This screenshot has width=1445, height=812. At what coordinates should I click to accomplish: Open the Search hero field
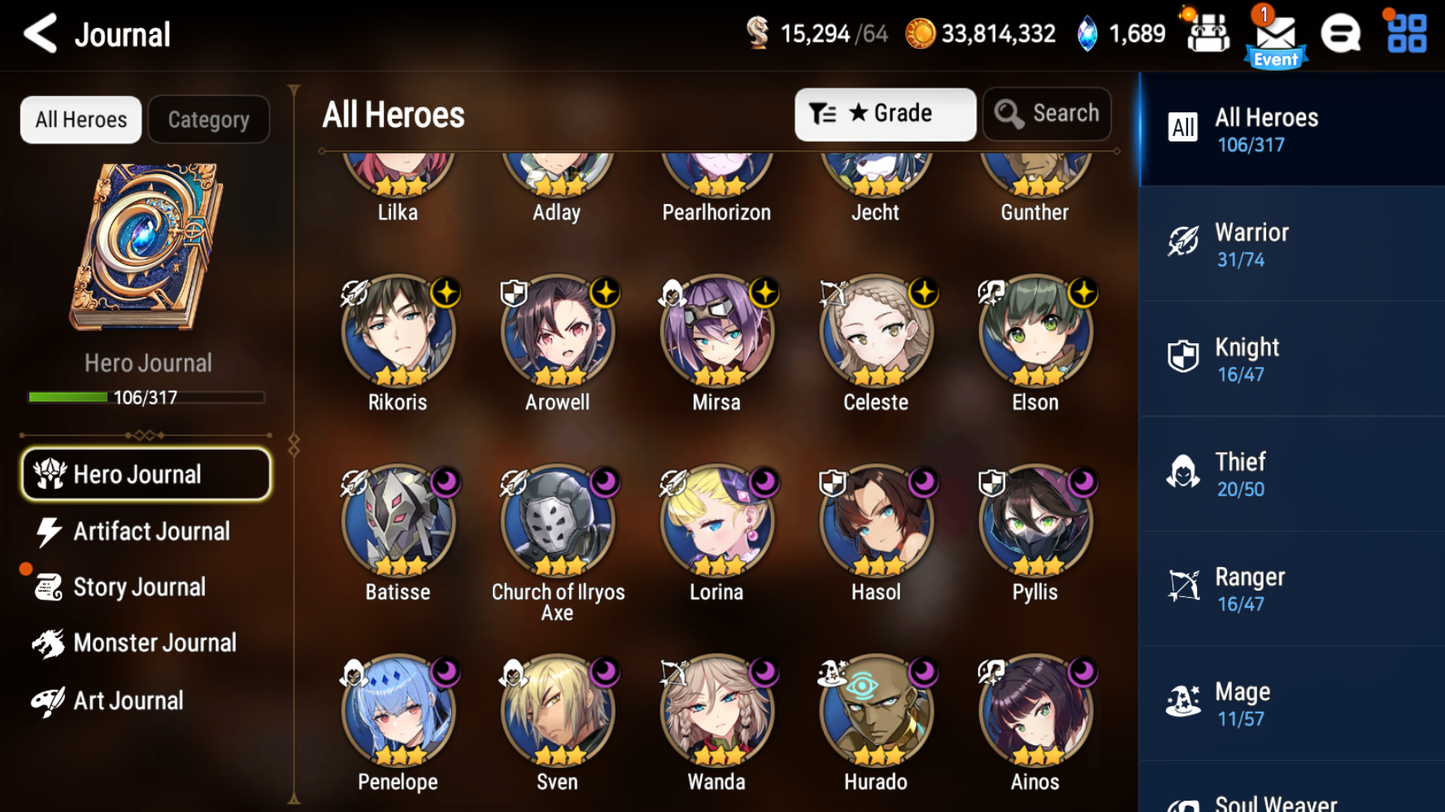point(1047,113)
